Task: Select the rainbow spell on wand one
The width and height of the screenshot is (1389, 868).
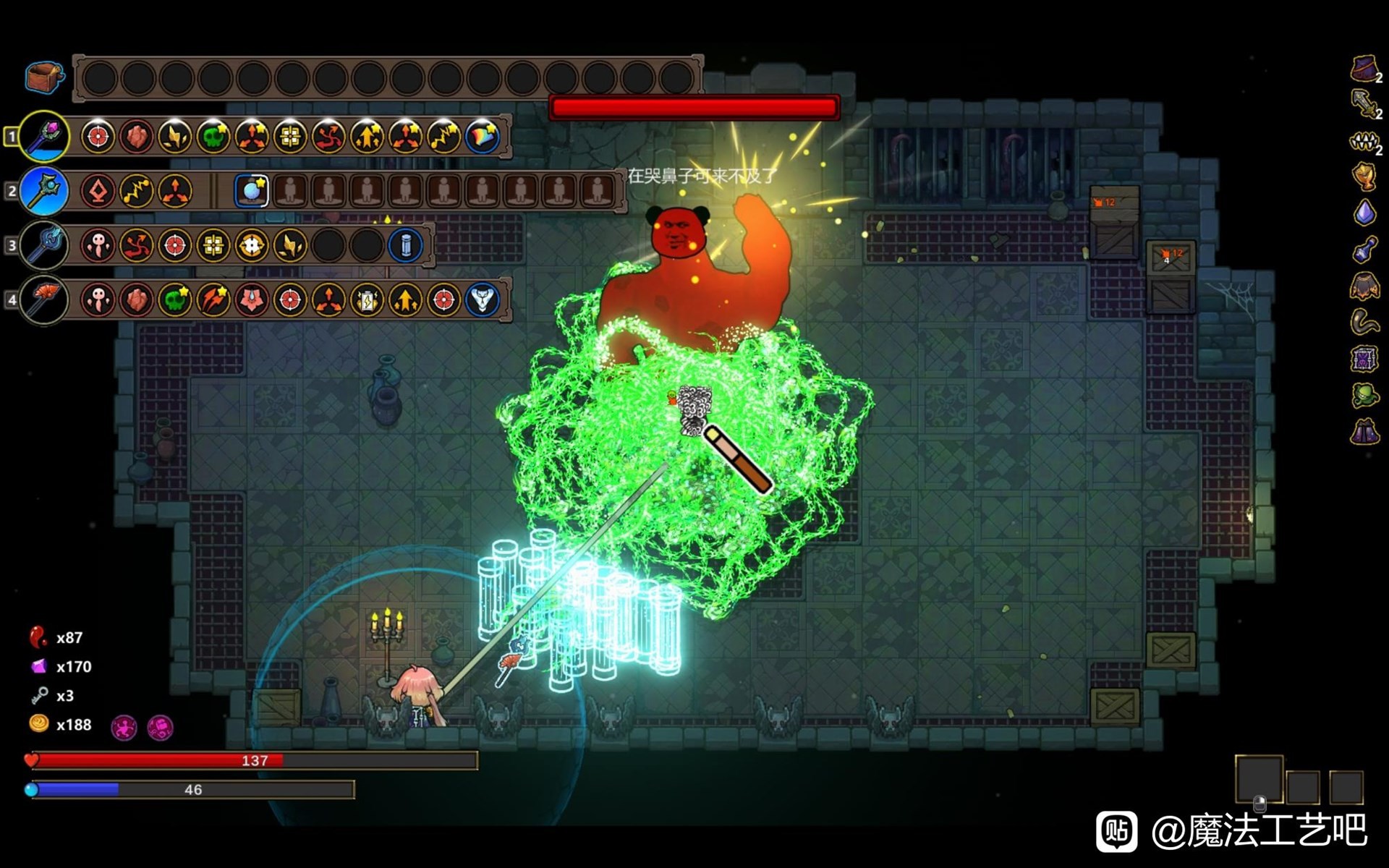Action: [x=482, y=137]
